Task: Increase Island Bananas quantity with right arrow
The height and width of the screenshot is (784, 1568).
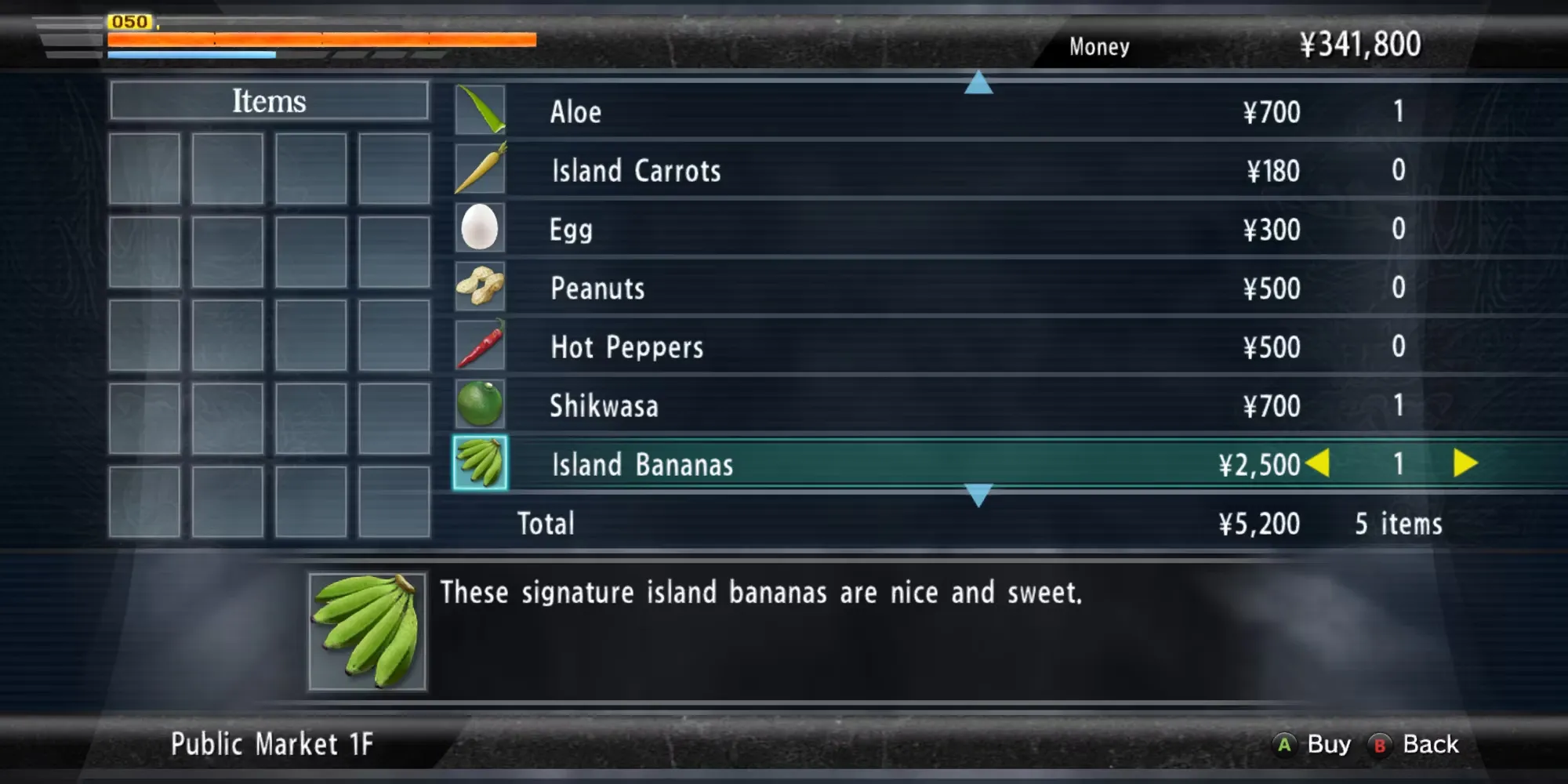Action: point(1465,463)
